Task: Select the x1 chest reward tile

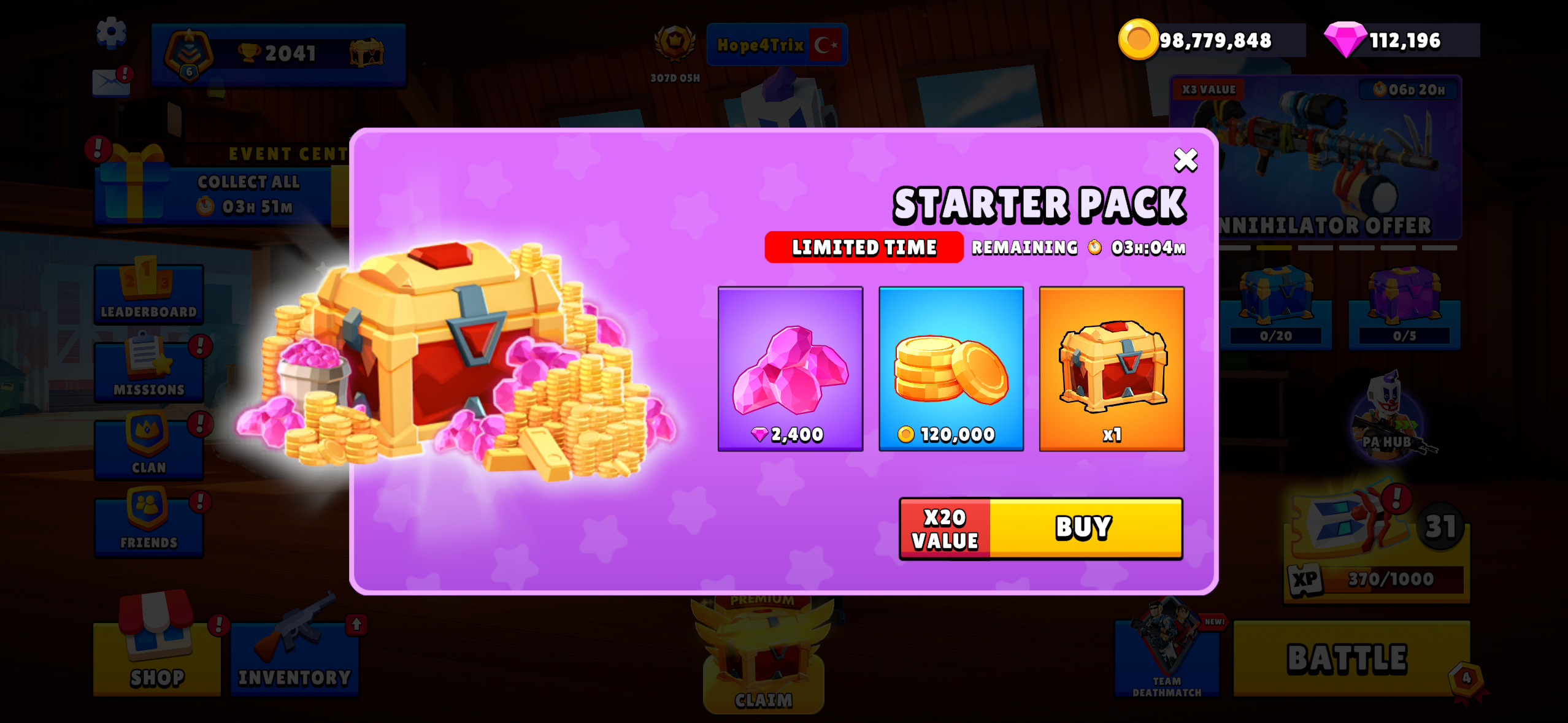Action: tap(1112, 369)
